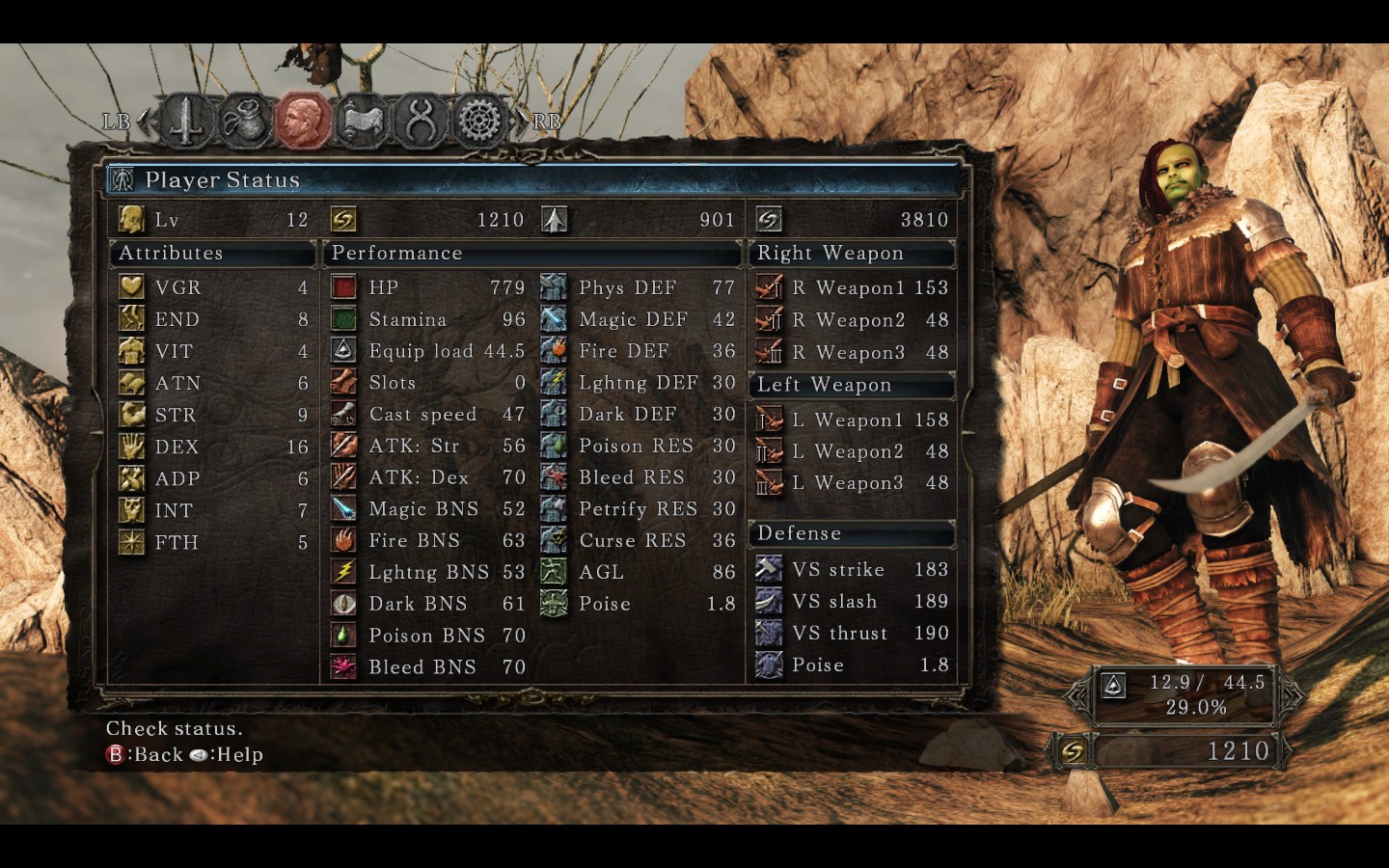1389x868 pixels.
Task: Select the DEX attribute row
Action: coord(213,447)
